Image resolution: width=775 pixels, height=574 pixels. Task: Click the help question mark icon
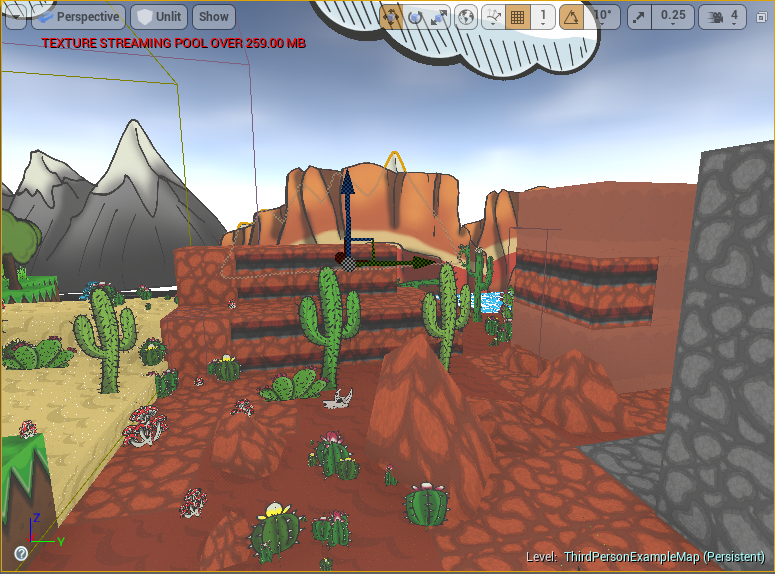point(21,553)
